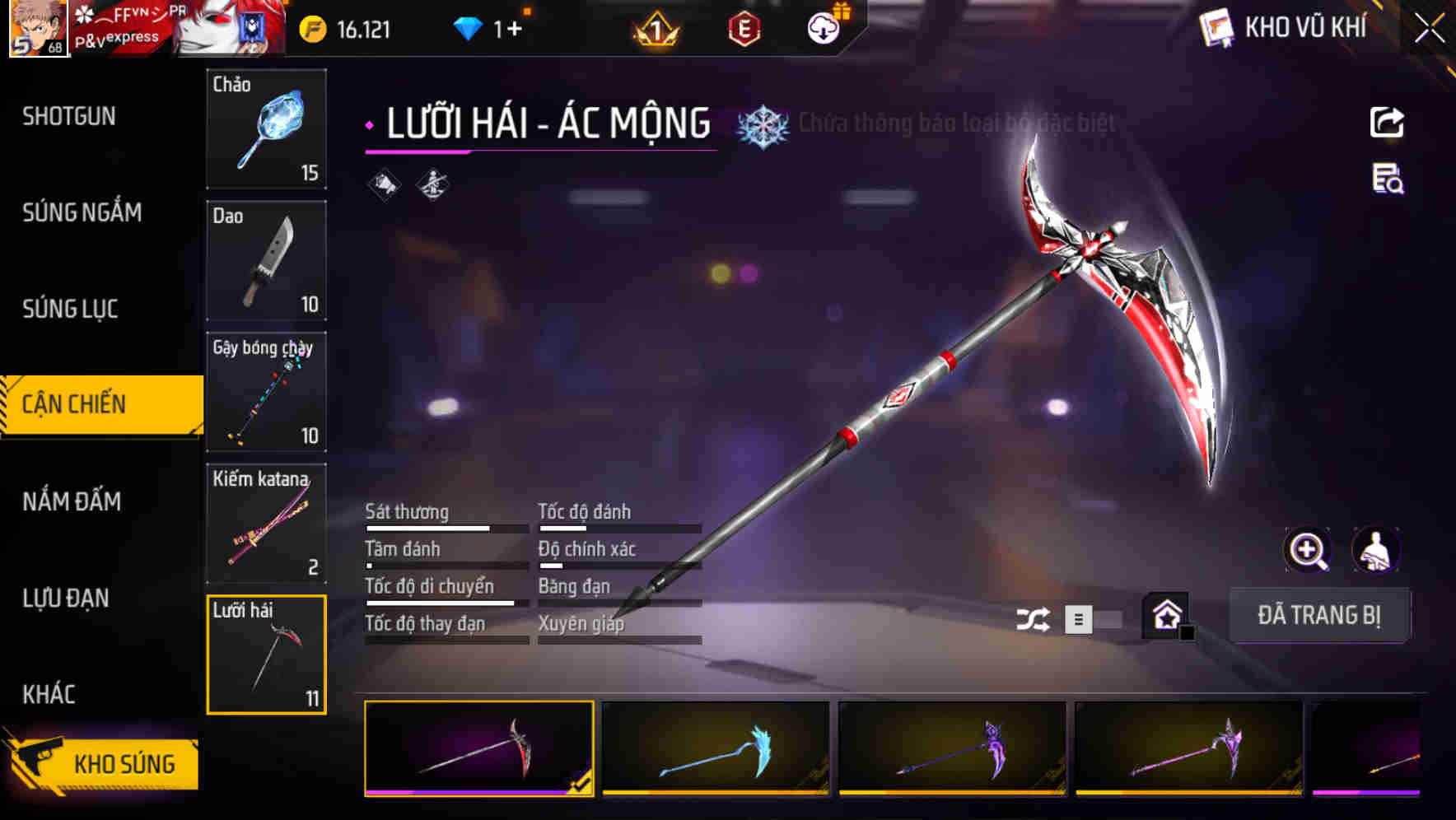The width and height of the screenshot is (1456, 820).
Task: Click the character preview icon beside the magnifier
Action: coord(1376,550)
